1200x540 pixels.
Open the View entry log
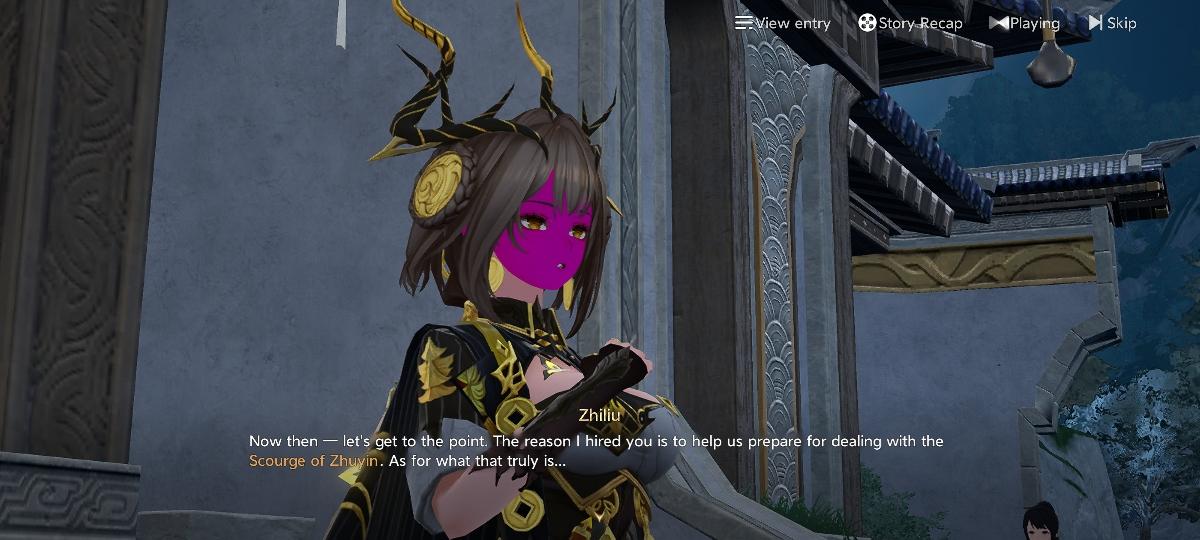tap(783, 23)
